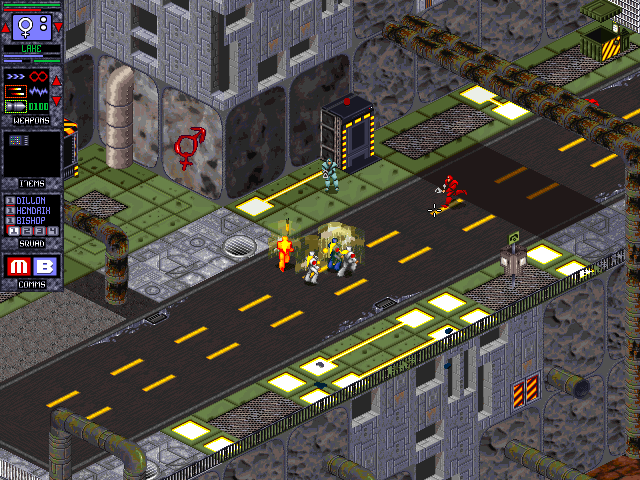The width and height of the screenshot is (640, 480).
Task: Select squad member Hendrix
Action: tap(32, 210)
